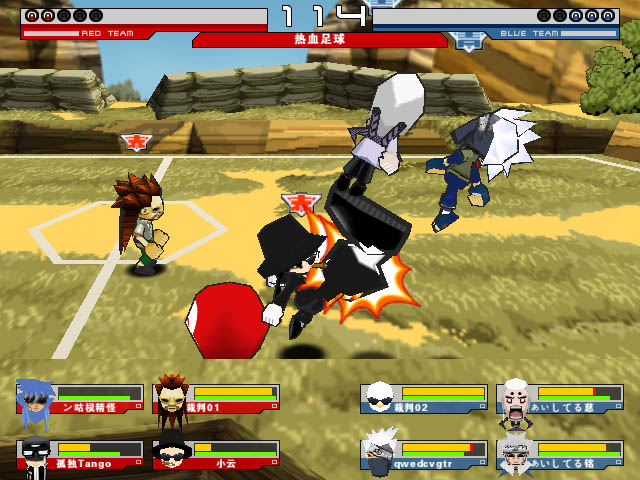Select the 孤独Tango player panel

point(82,454)
